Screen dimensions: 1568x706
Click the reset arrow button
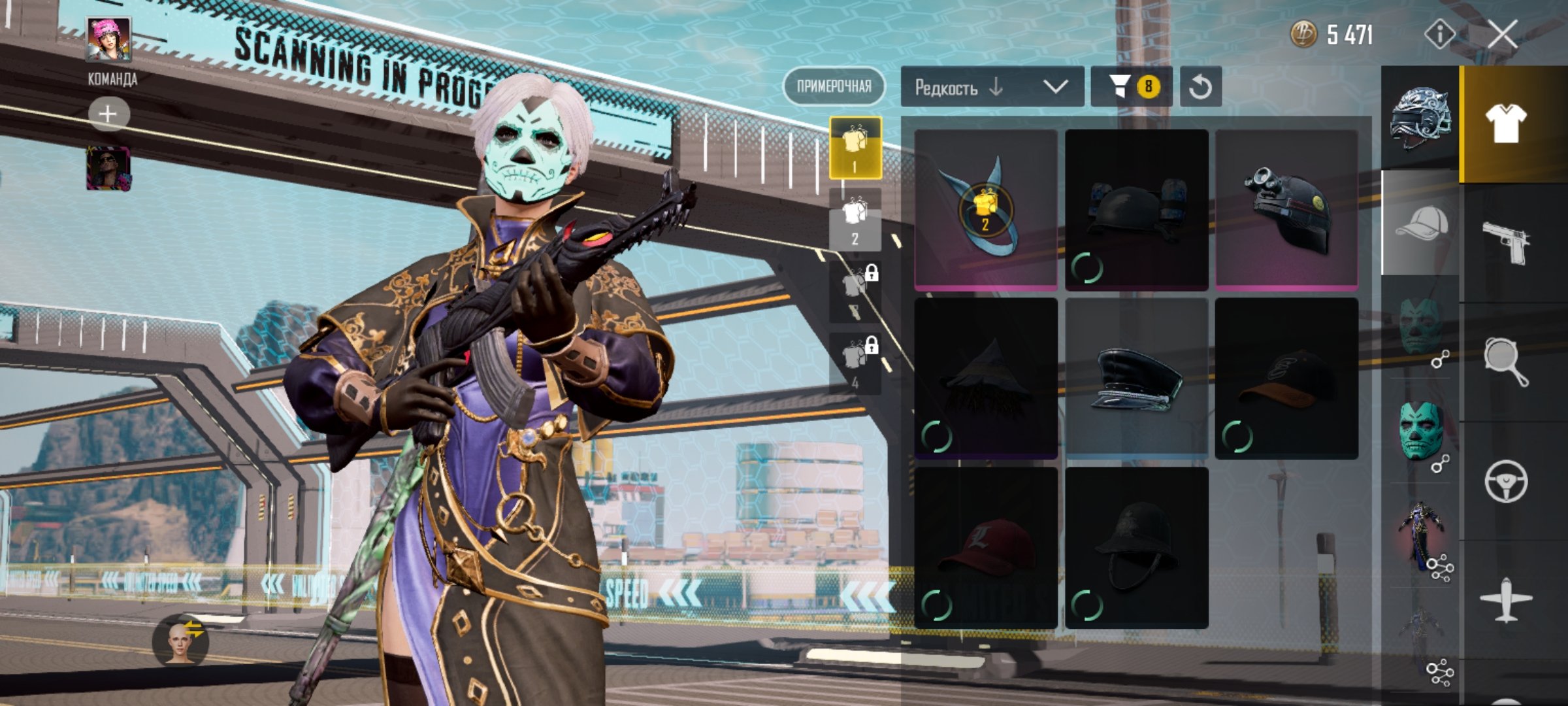point(1200,87)
